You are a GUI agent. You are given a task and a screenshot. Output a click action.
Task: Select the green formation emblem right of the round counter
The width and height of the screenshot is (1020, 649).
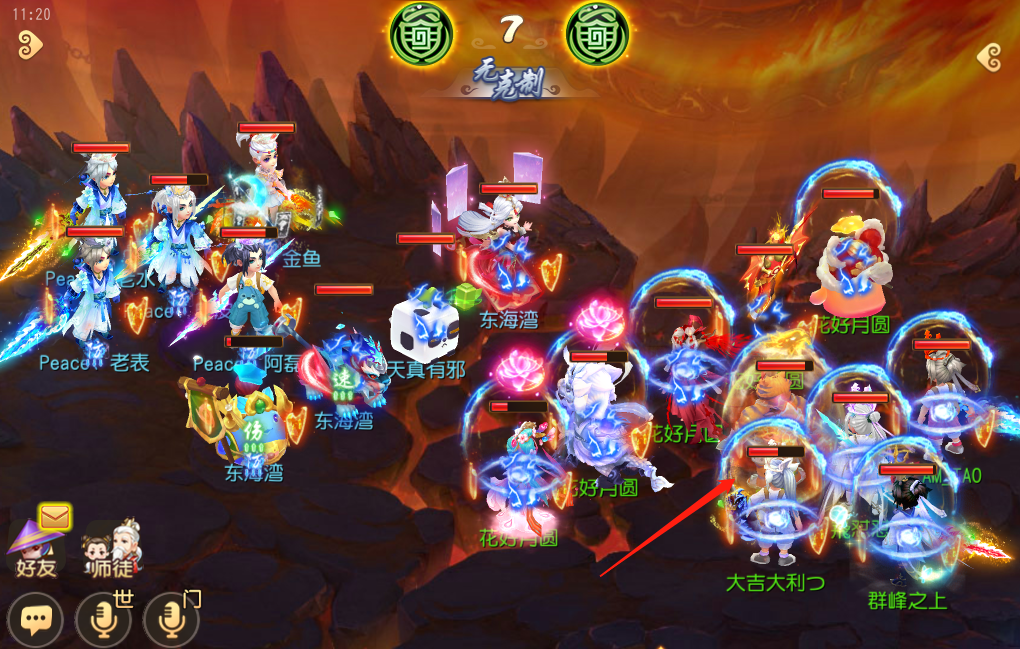(598, 33)
